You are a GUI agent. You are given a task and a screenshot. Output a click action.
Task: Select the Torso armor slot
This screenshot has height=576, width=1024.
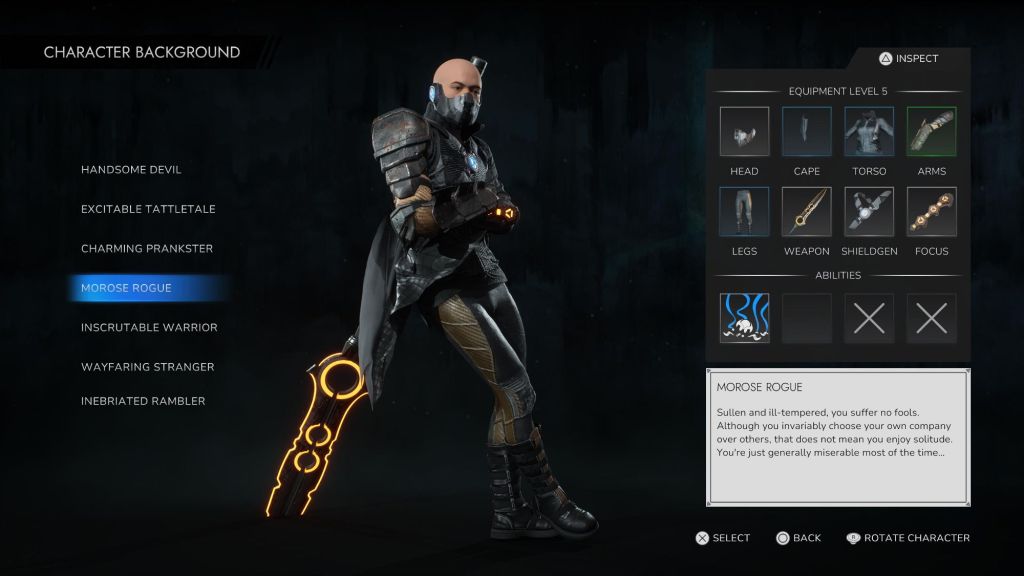[x=869, y=132]
